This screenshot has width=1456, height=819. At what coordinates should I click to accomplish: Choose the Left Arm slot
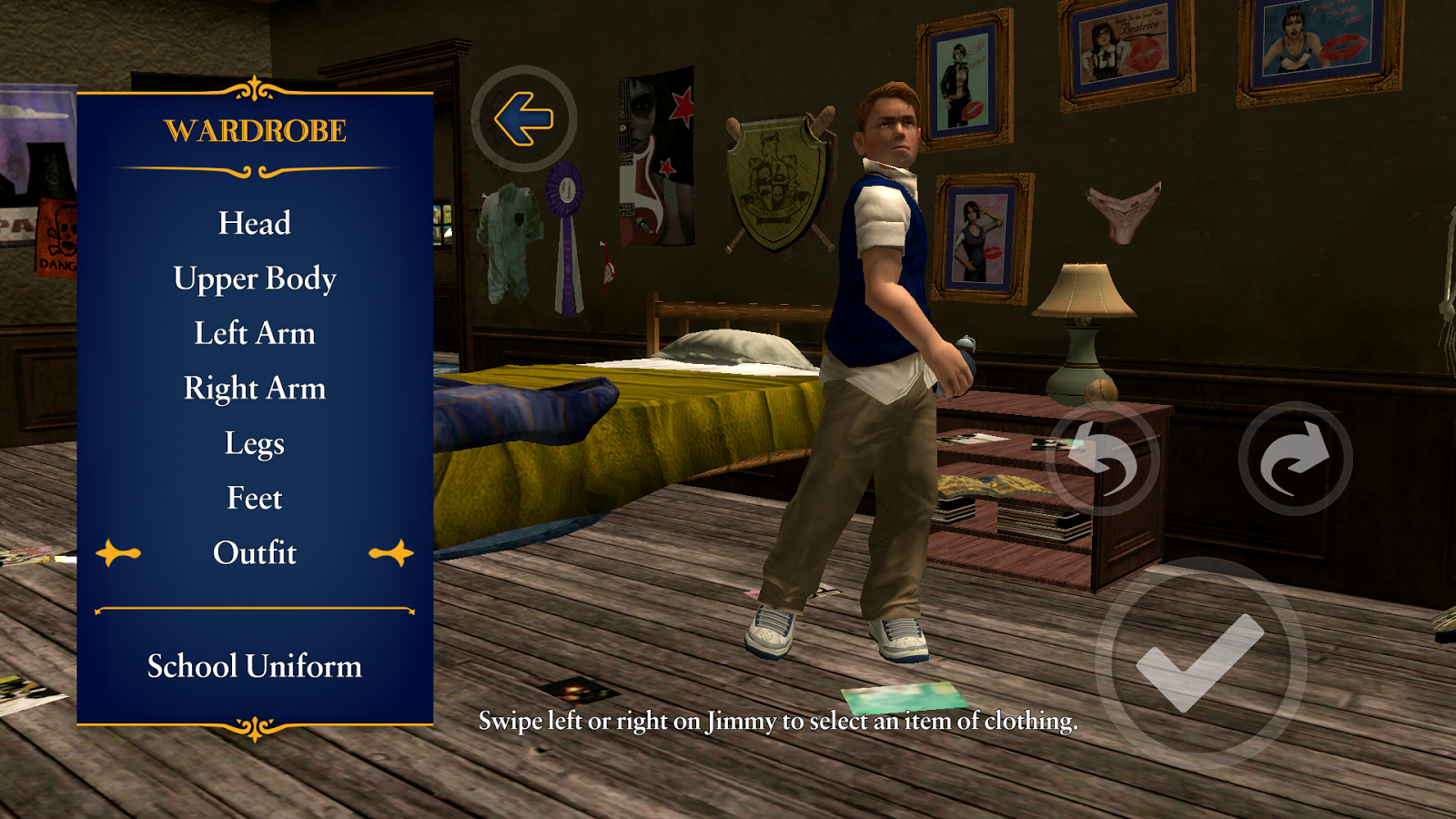pyautogui.click(x=255, y=333)
